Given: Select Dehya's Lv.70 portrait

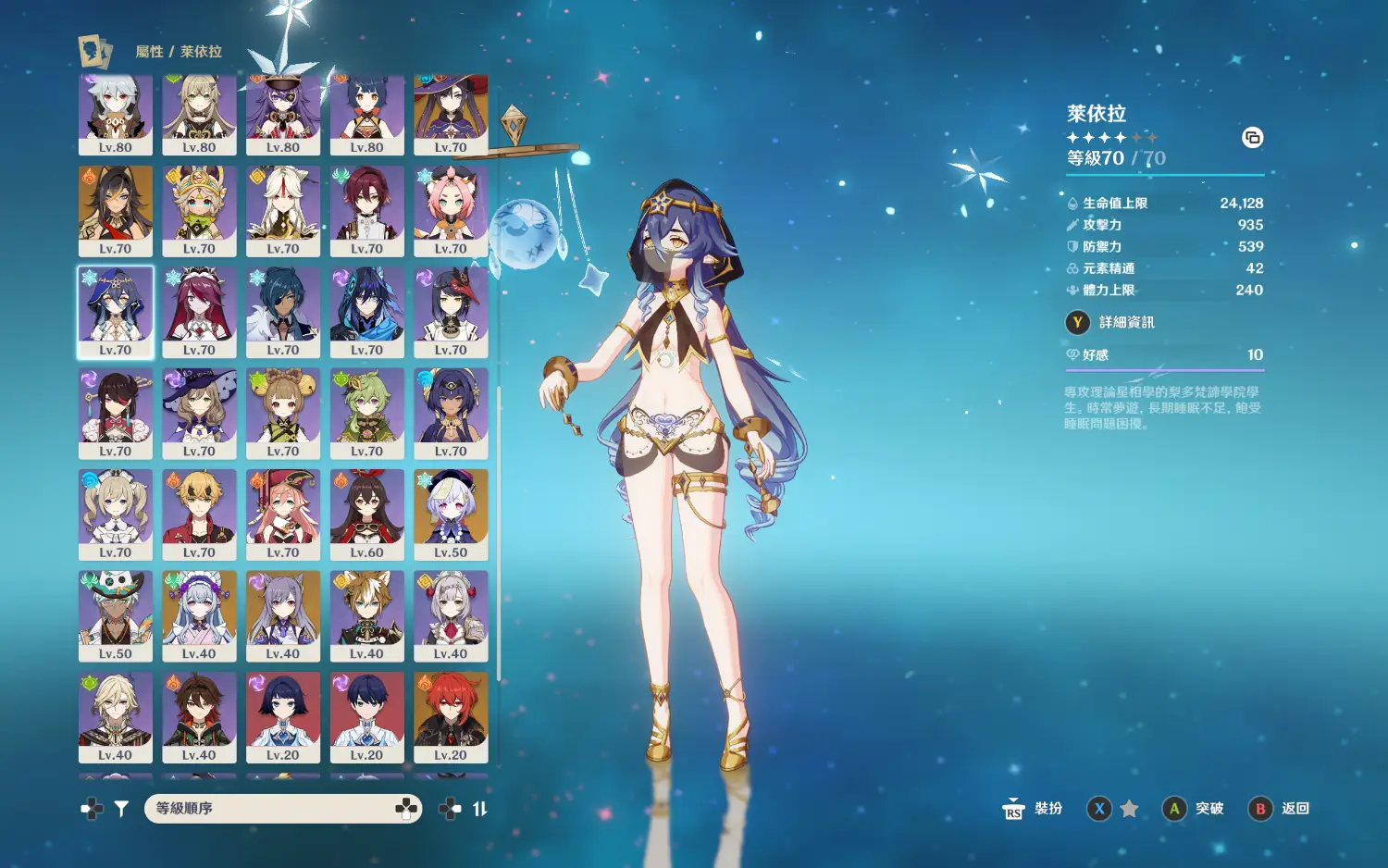Looking at the screenshot, I should click(116, 210).
